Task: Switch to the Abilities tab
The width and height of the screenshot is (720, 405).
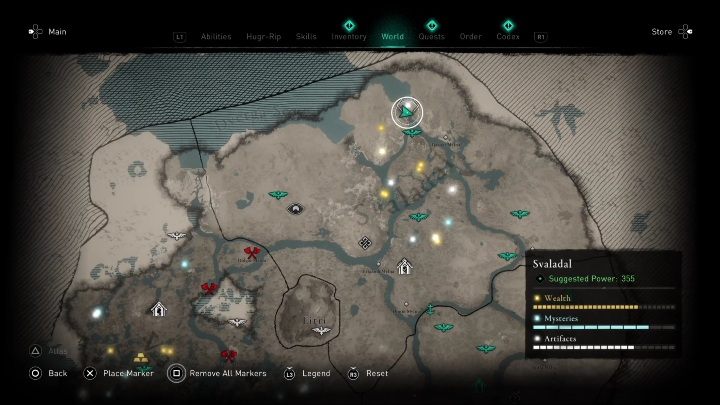Action: tap(215, 37)
